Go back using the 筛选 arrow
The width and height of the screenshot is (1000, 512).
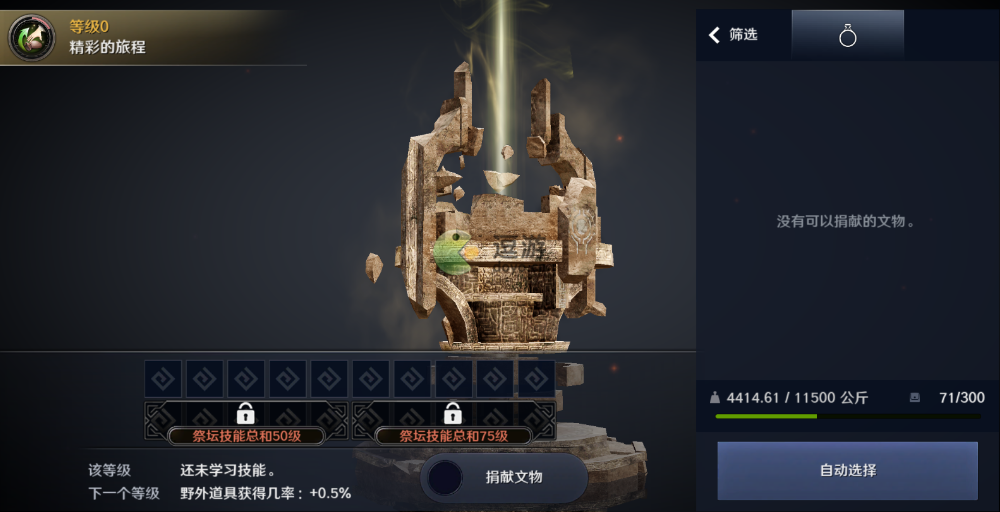(715, 35)
